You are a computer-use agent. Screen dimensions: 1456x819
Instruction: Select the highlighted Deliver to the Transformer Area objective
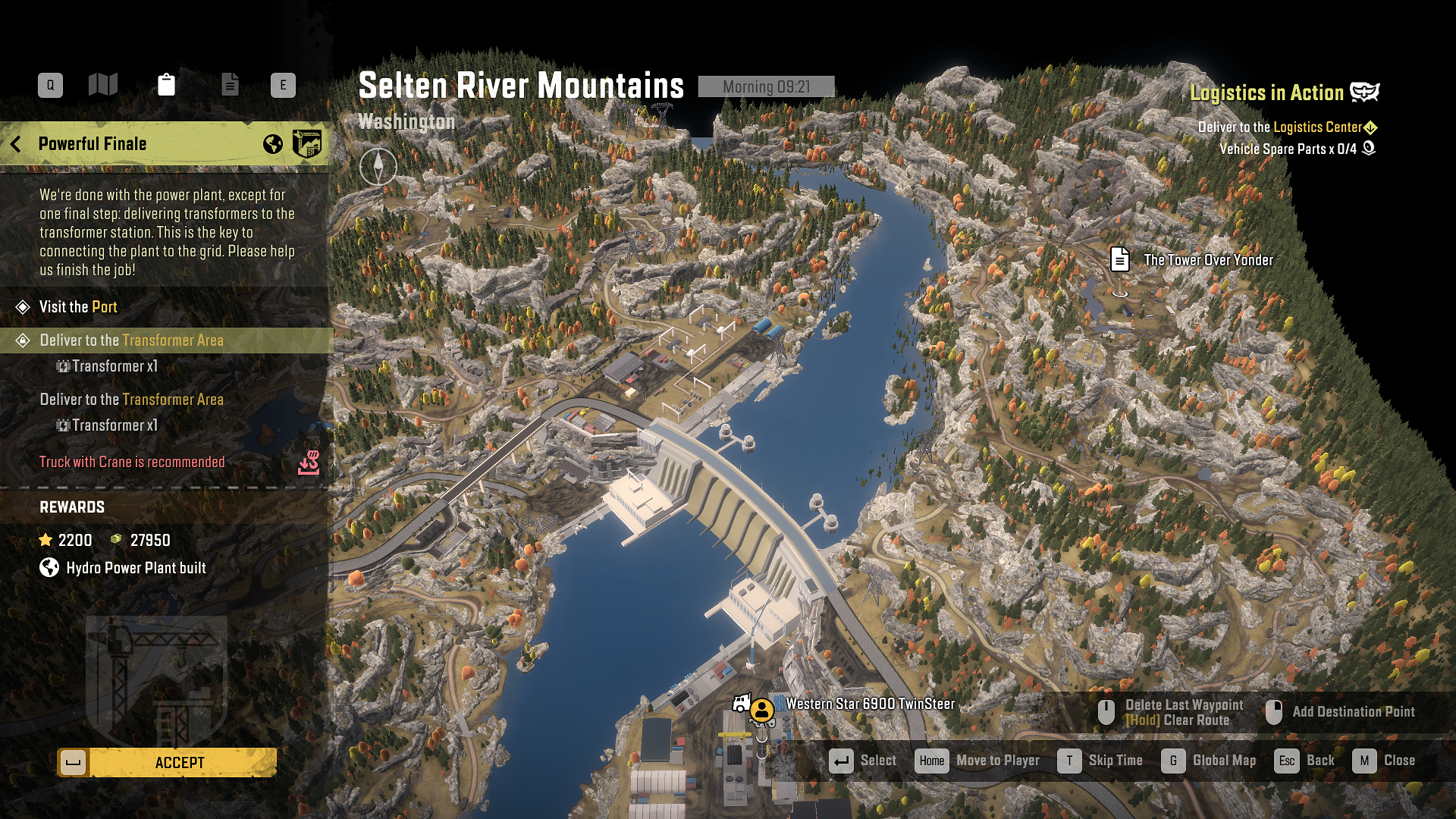click(x=131, y=340)
